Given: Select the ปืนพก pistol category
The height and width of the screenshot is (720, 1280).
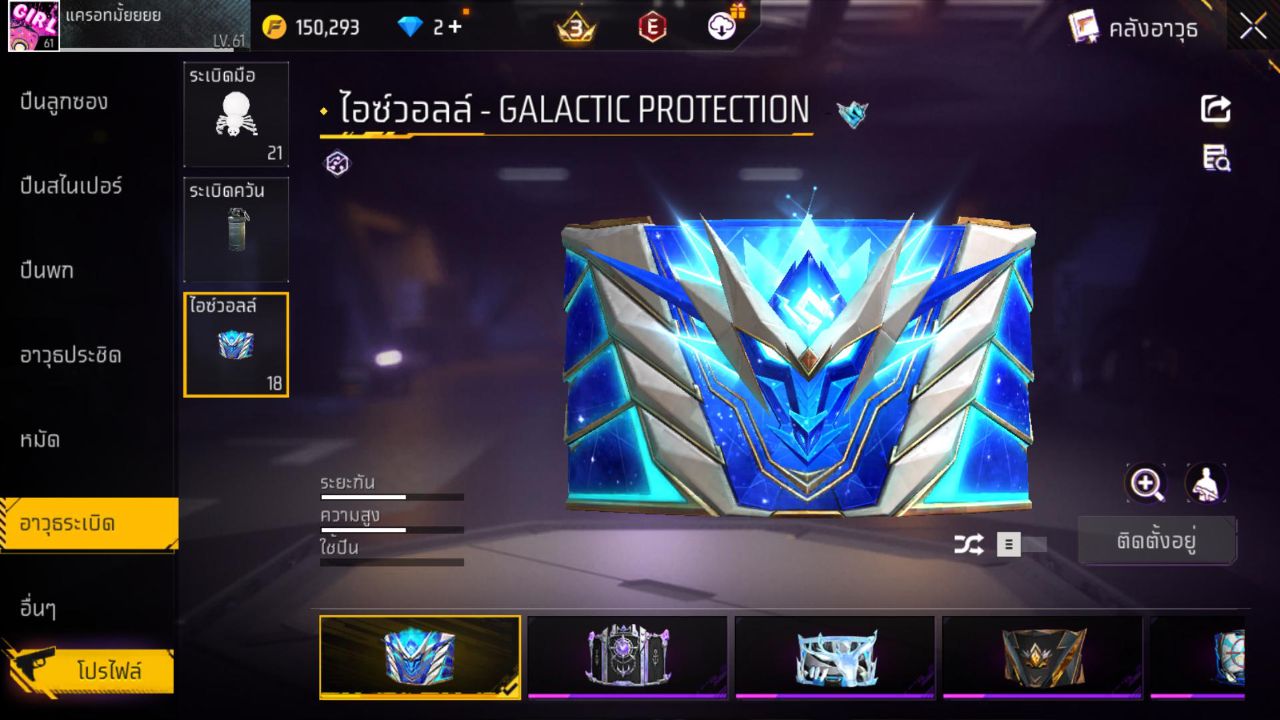Looking at the screenshot, I should click(47, 270).
